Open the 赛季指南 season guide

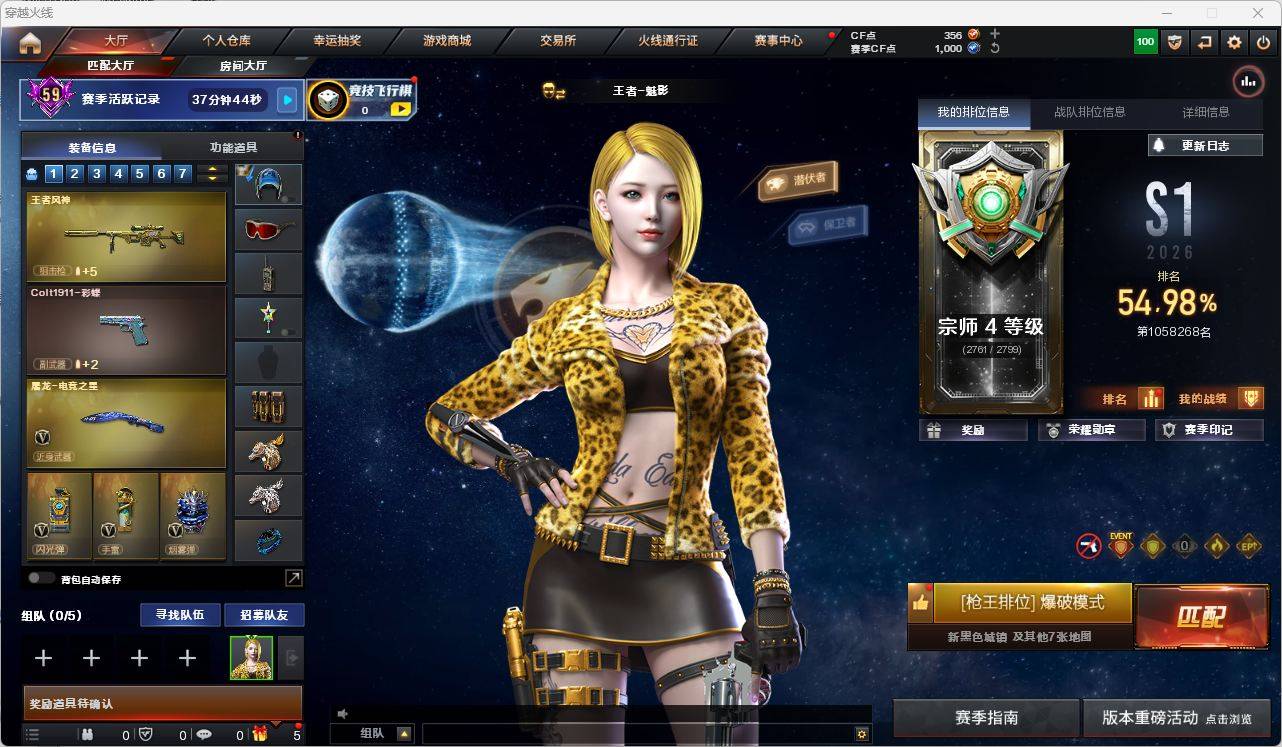(986, 718)
